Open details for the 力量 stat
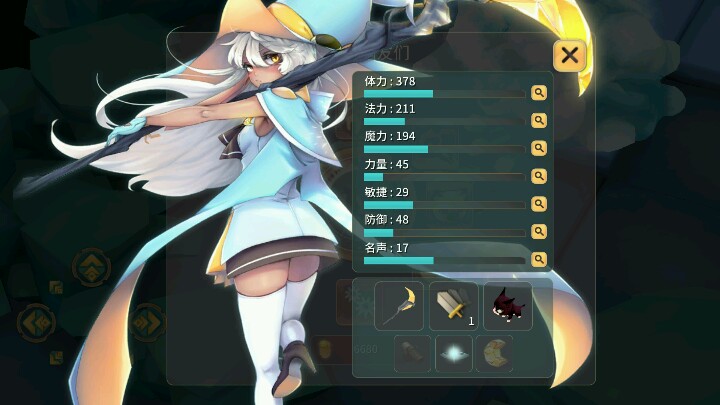Screen dimensions: 720x405 point(539,176)
